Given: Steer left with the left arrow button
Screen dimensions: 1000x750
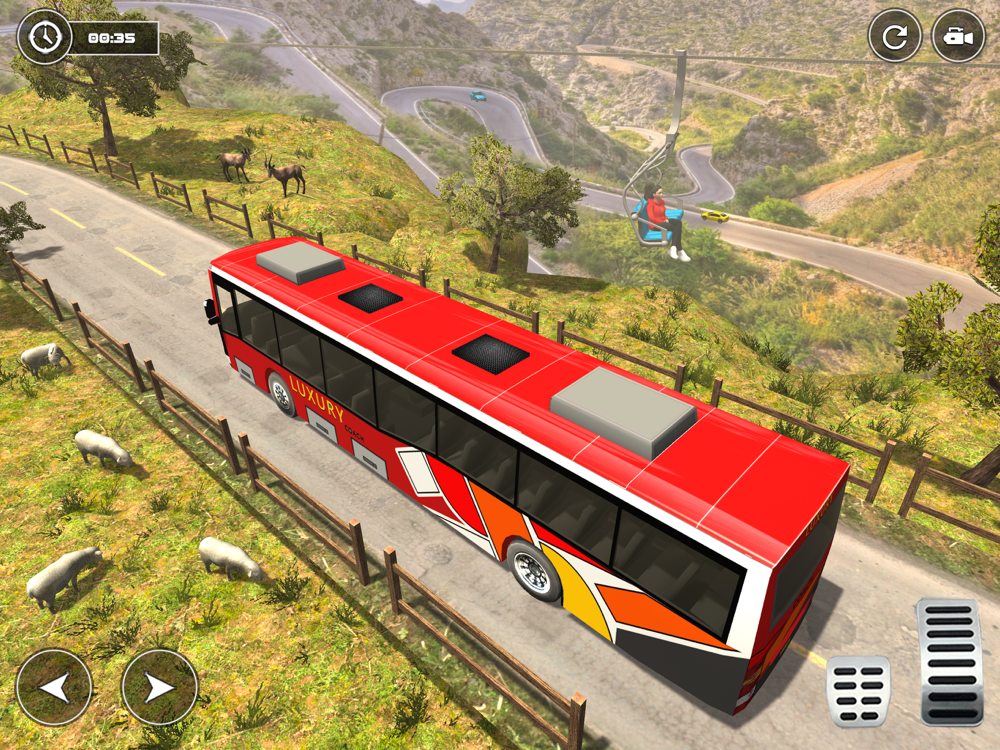Looking at the screenshot, I should click(x=54, y=687).
